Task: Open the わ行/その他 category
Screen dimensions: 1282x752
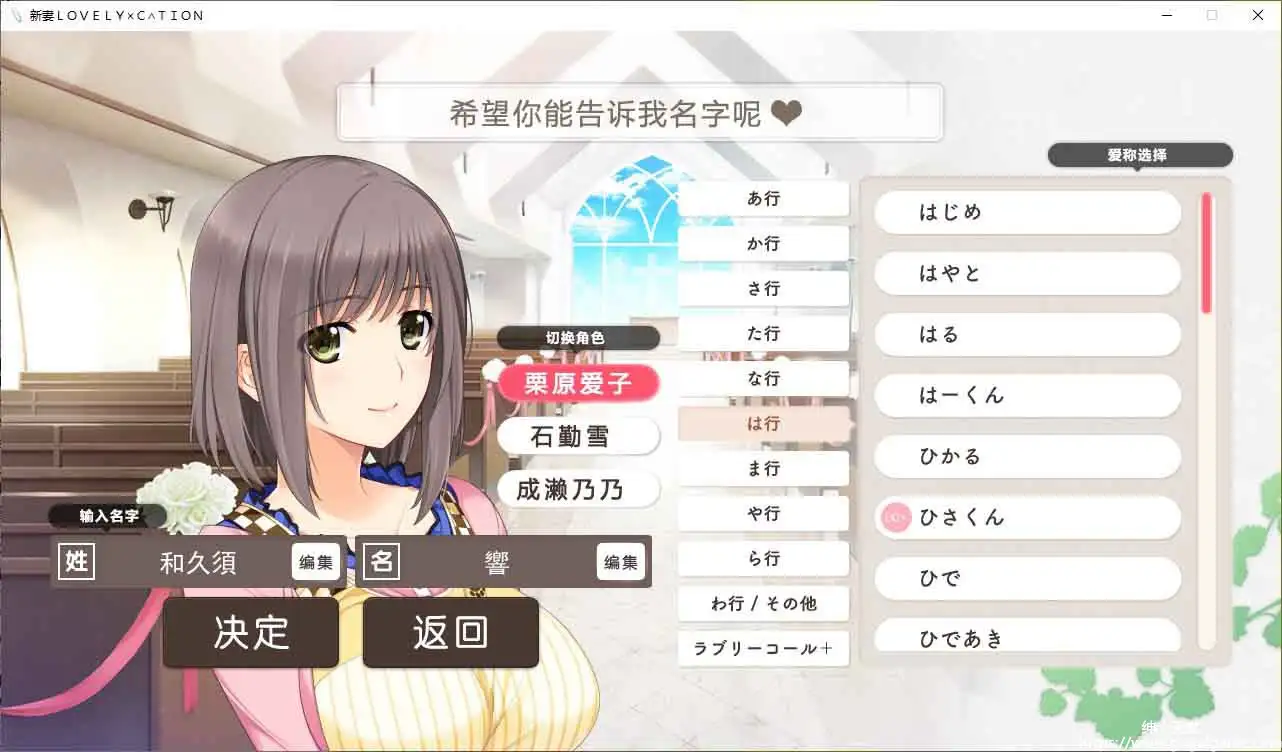Action: pyautogui.click(x=763, y=603)
